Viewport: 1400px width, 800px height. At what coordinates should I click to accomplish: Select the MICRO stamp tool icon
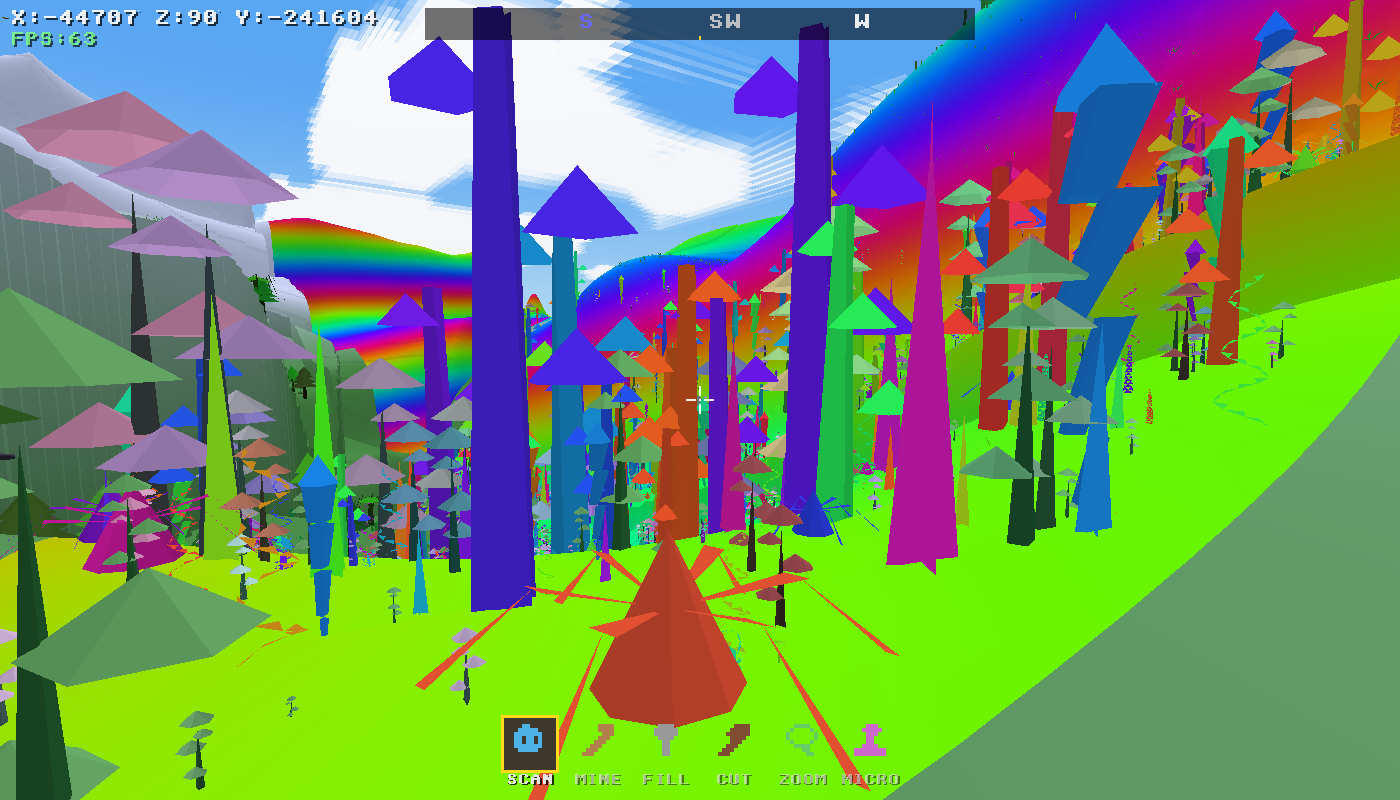pos(872,740)
